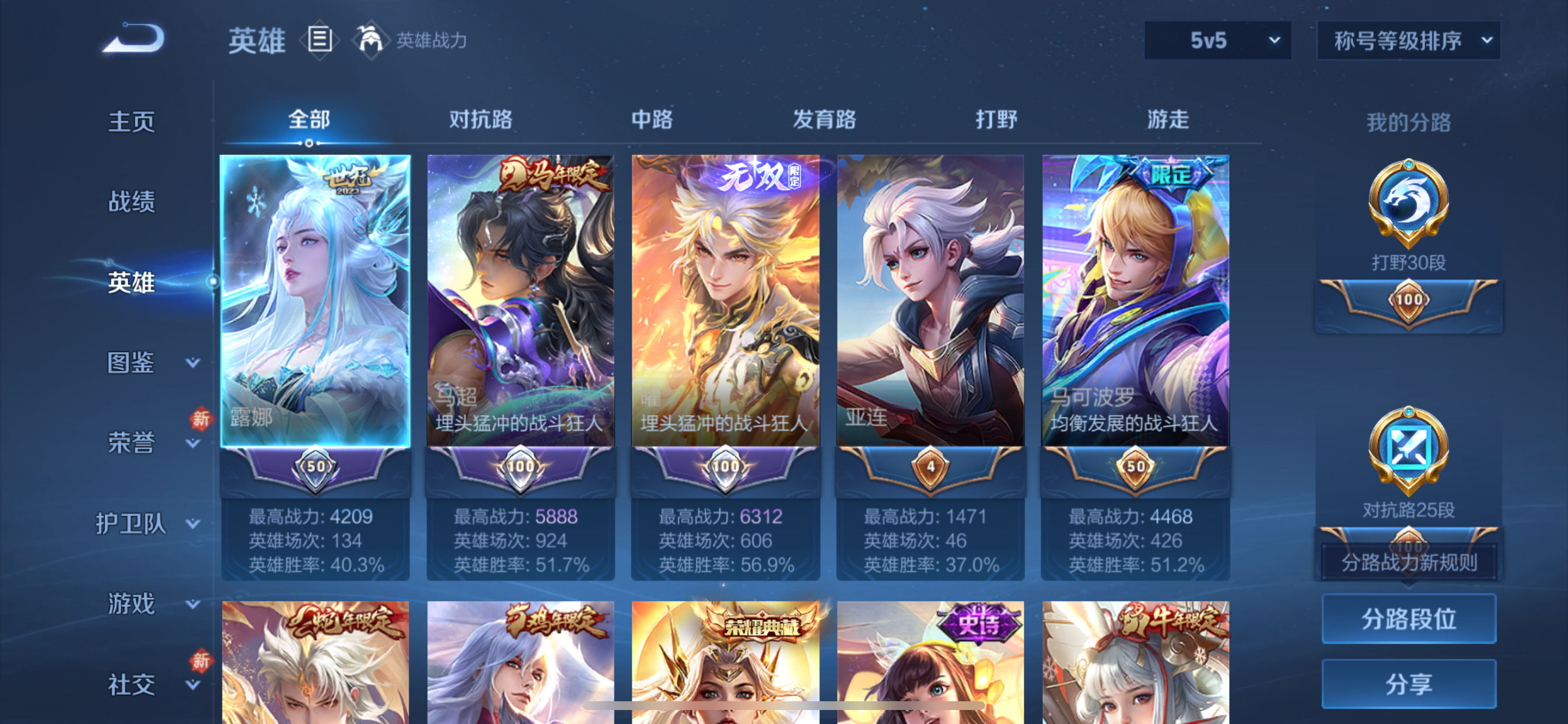Click the 100 proficiency badge under 马超
The image size is (1568, 724).
coord(521,469)
